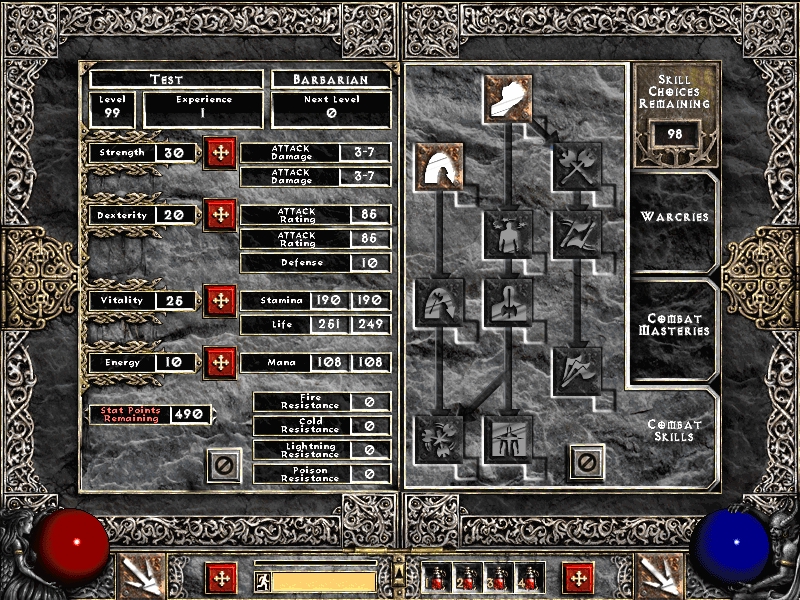Select the Double Swing crossed-axes skill
Viewport: 800px width, 600px height.
[578, 166]
